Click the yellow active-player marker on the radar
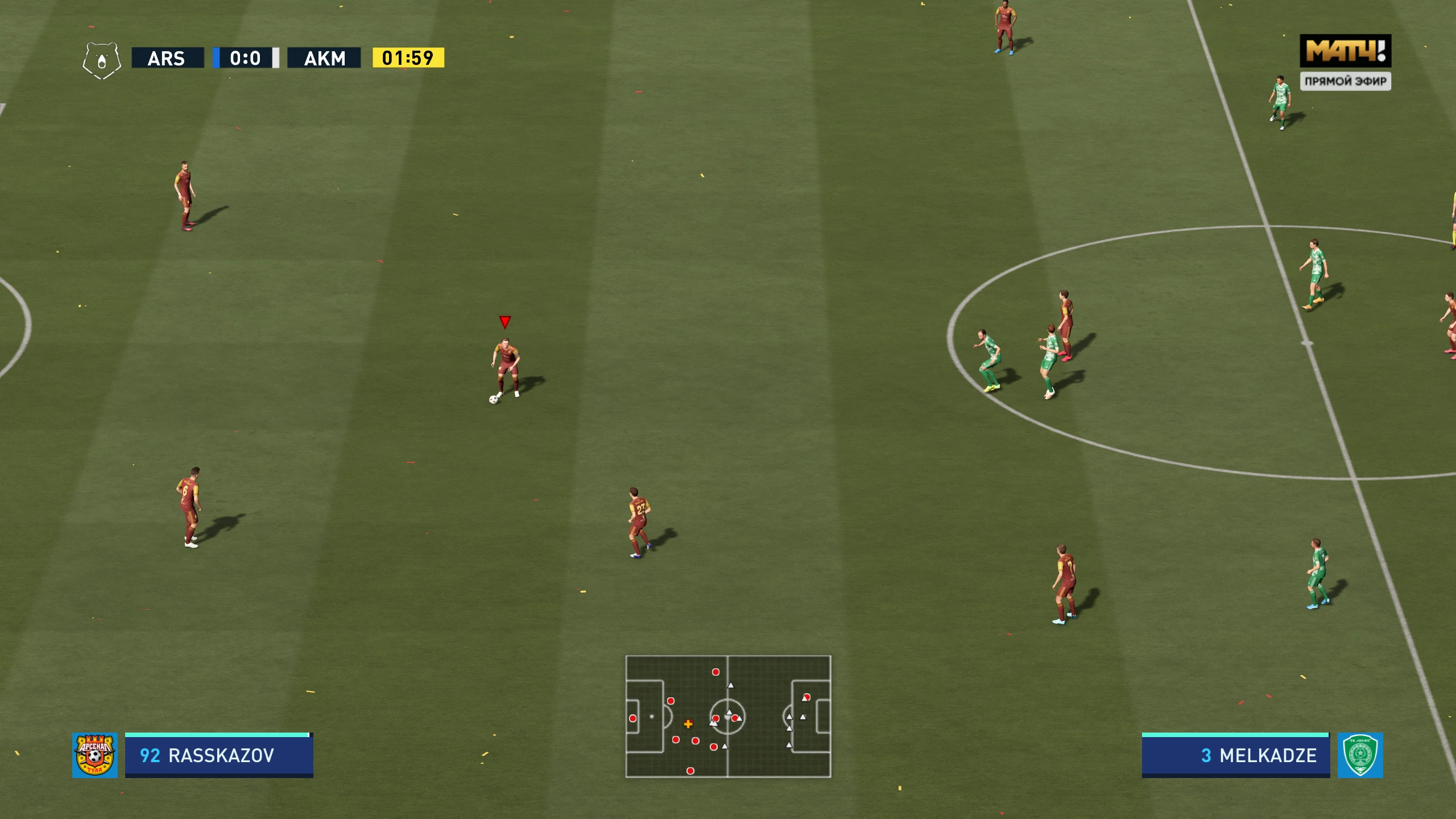The image size is (1456, 819). click(689, 724)
